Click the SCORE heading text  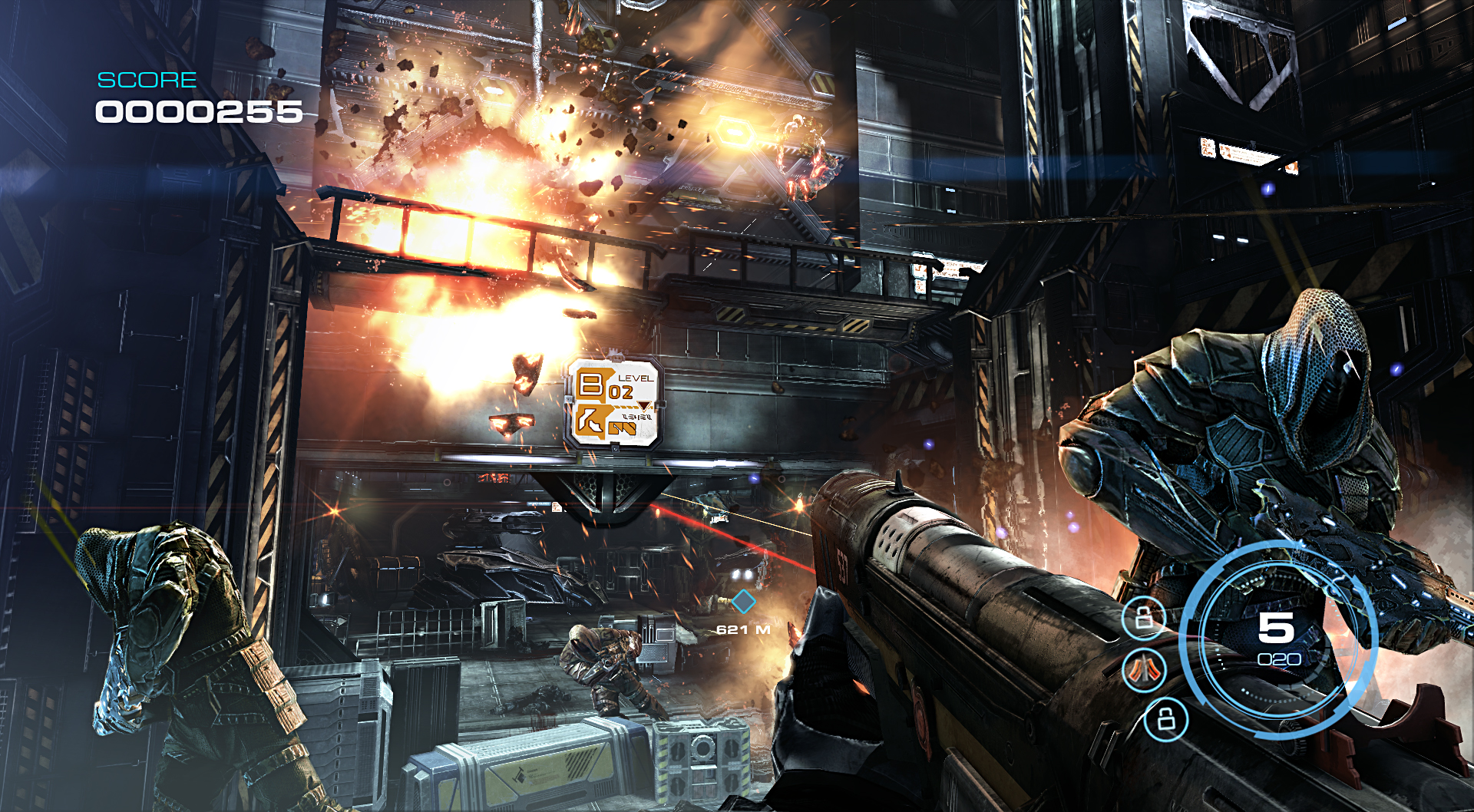[x=147, y=79]
